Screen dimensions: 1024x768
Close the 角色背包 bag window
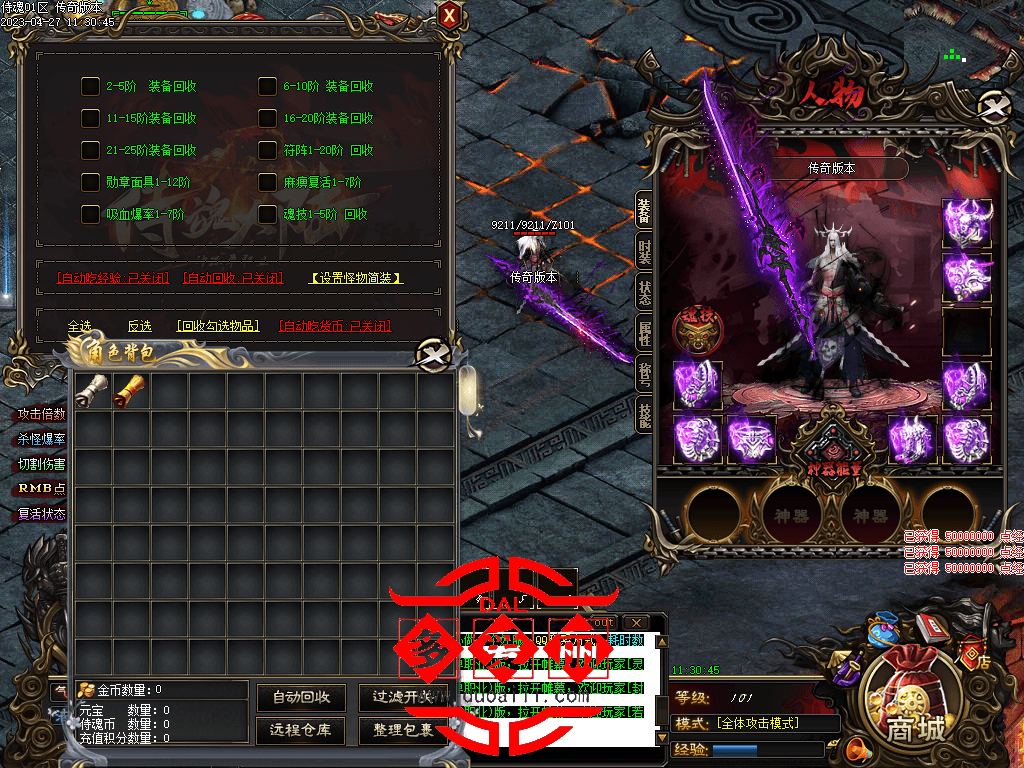pyautogui.click(x=432, y=353)
